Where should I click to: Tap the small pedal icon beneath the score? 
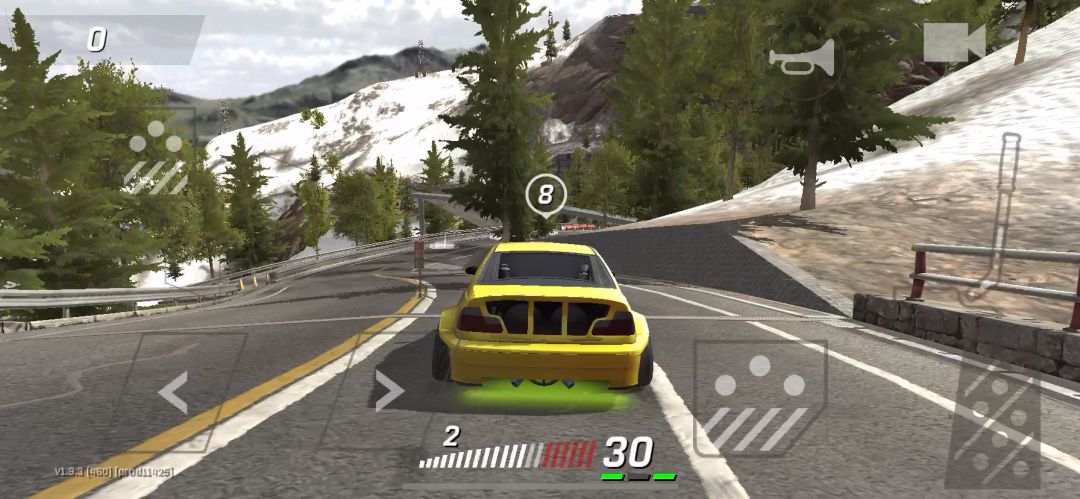(157, 160)
